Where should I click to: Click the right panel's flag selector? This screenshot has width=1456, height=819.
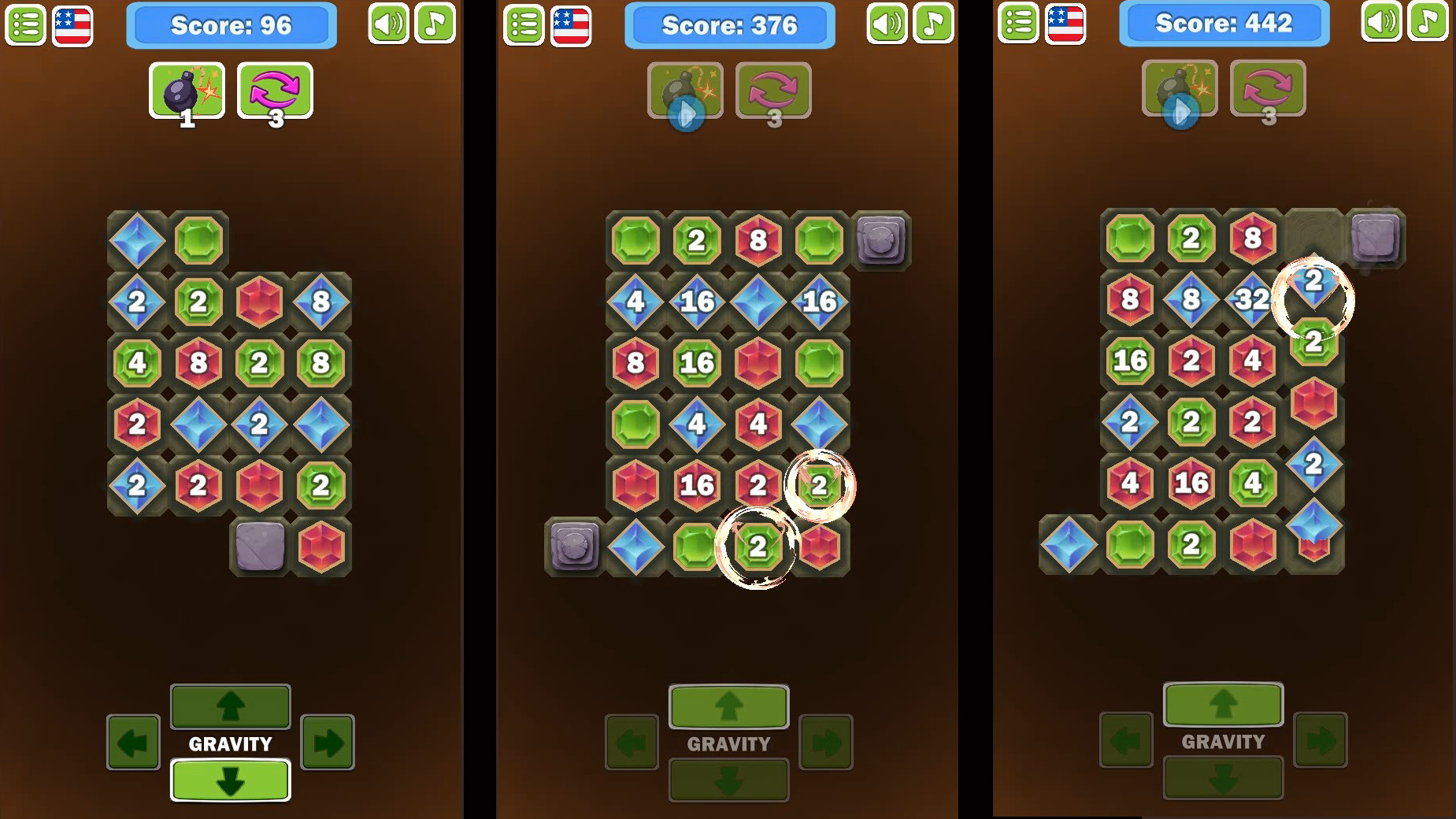click(x=1068, y=24)
